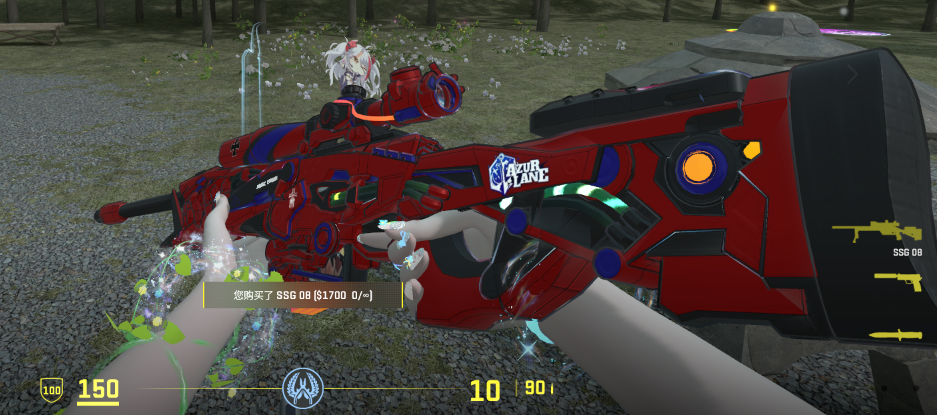Click the armor shield icon
The image size is (937, 415).
coord(51,388)
